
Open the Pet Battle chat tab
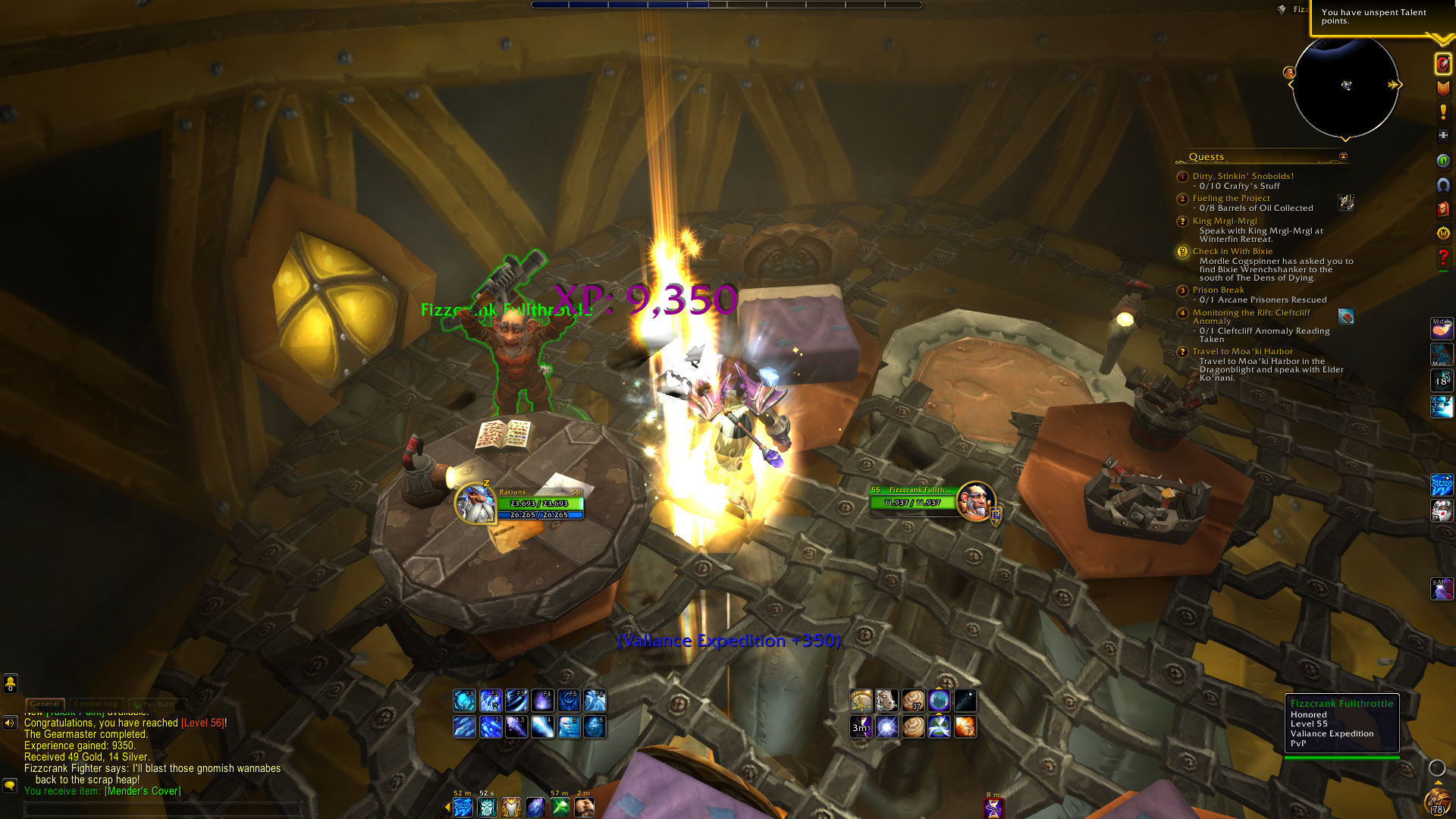pos(155,704)
